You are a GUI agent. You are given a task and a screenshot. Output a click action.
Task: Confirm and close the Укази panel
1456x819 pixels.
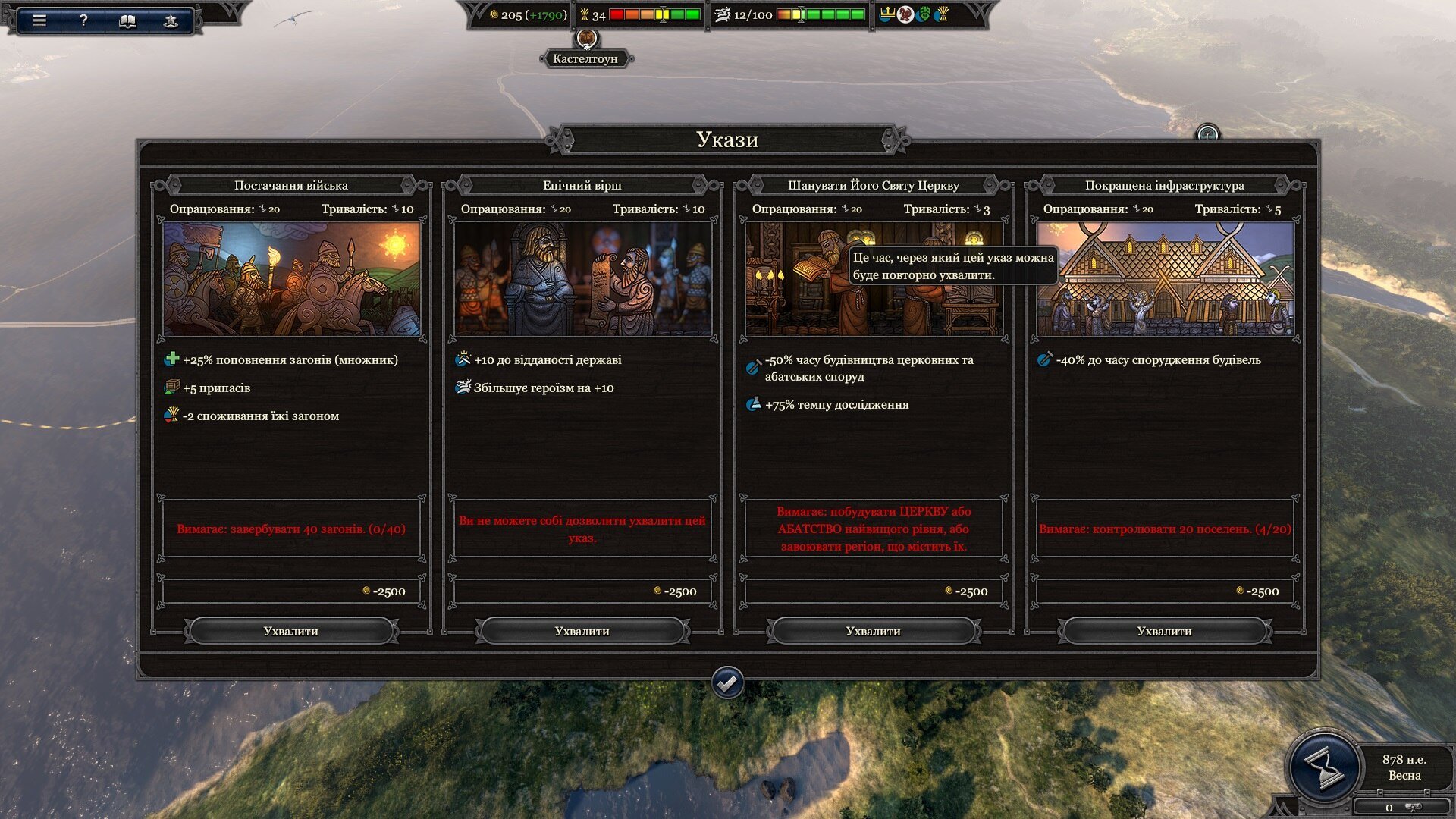click(x=727, y=683)
